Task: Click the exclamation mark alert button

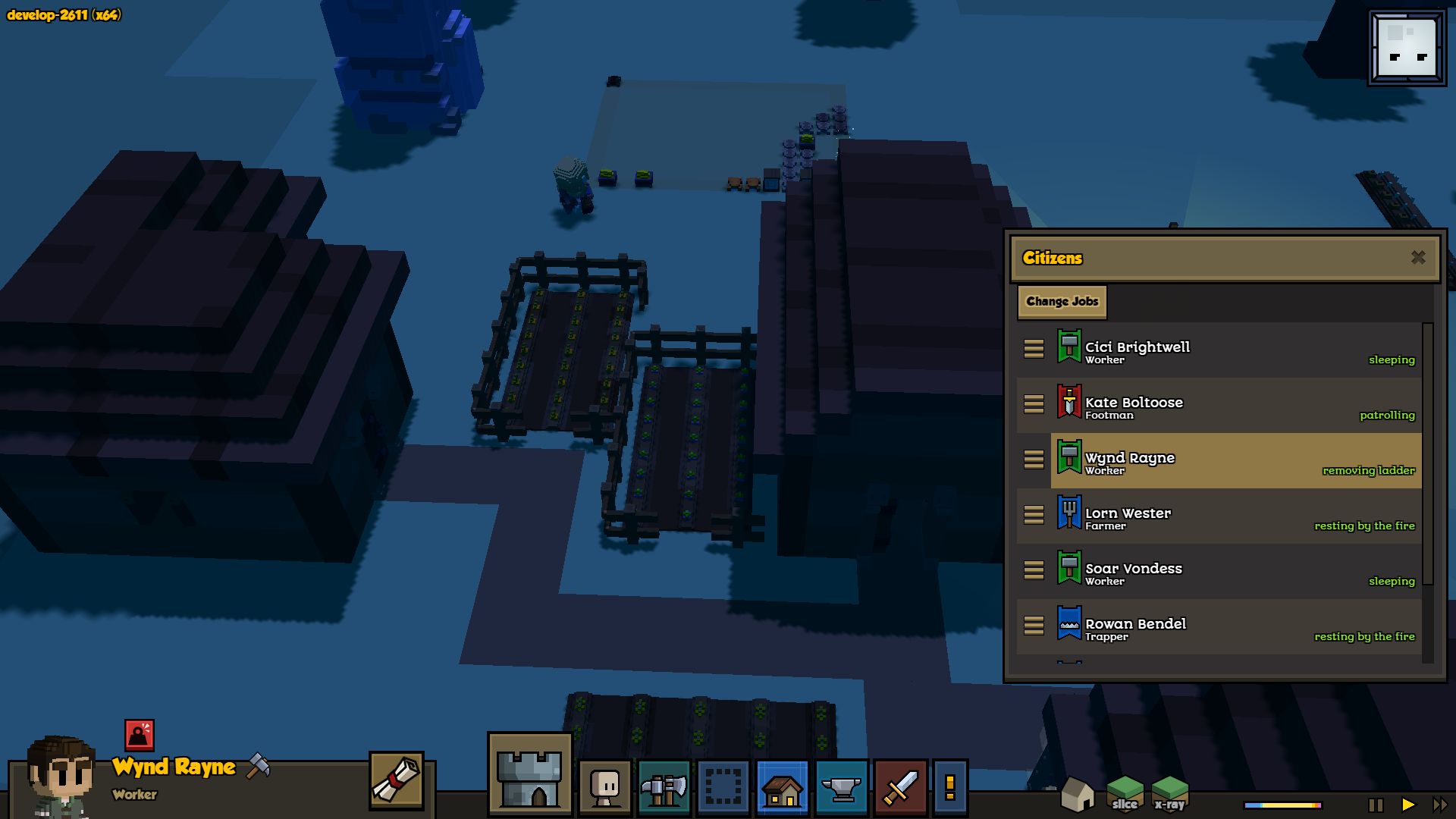Action: [950, 788]
